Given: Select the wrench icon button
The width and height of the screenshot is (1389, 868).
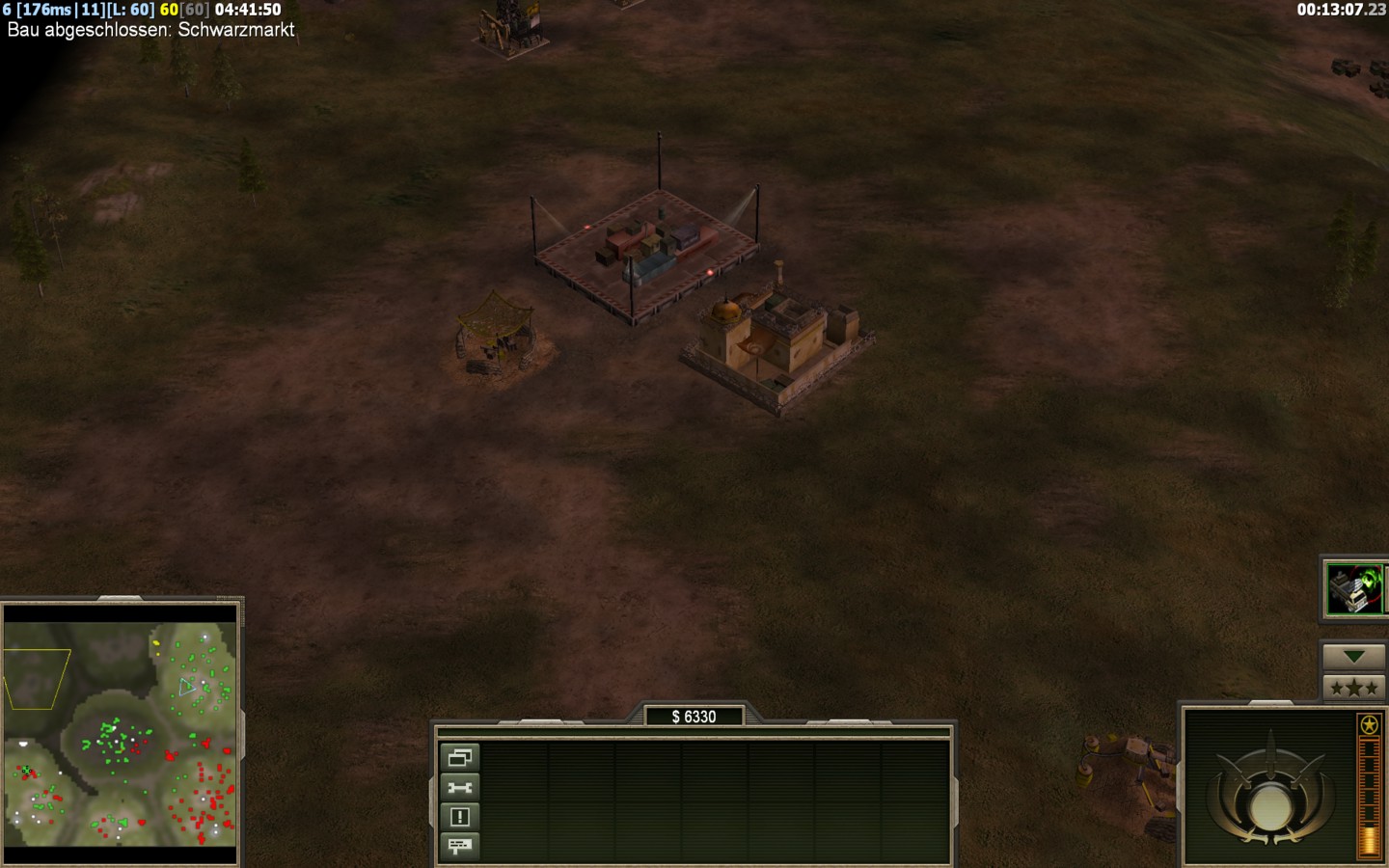Looking at the screenshot, I should (459, 788).
